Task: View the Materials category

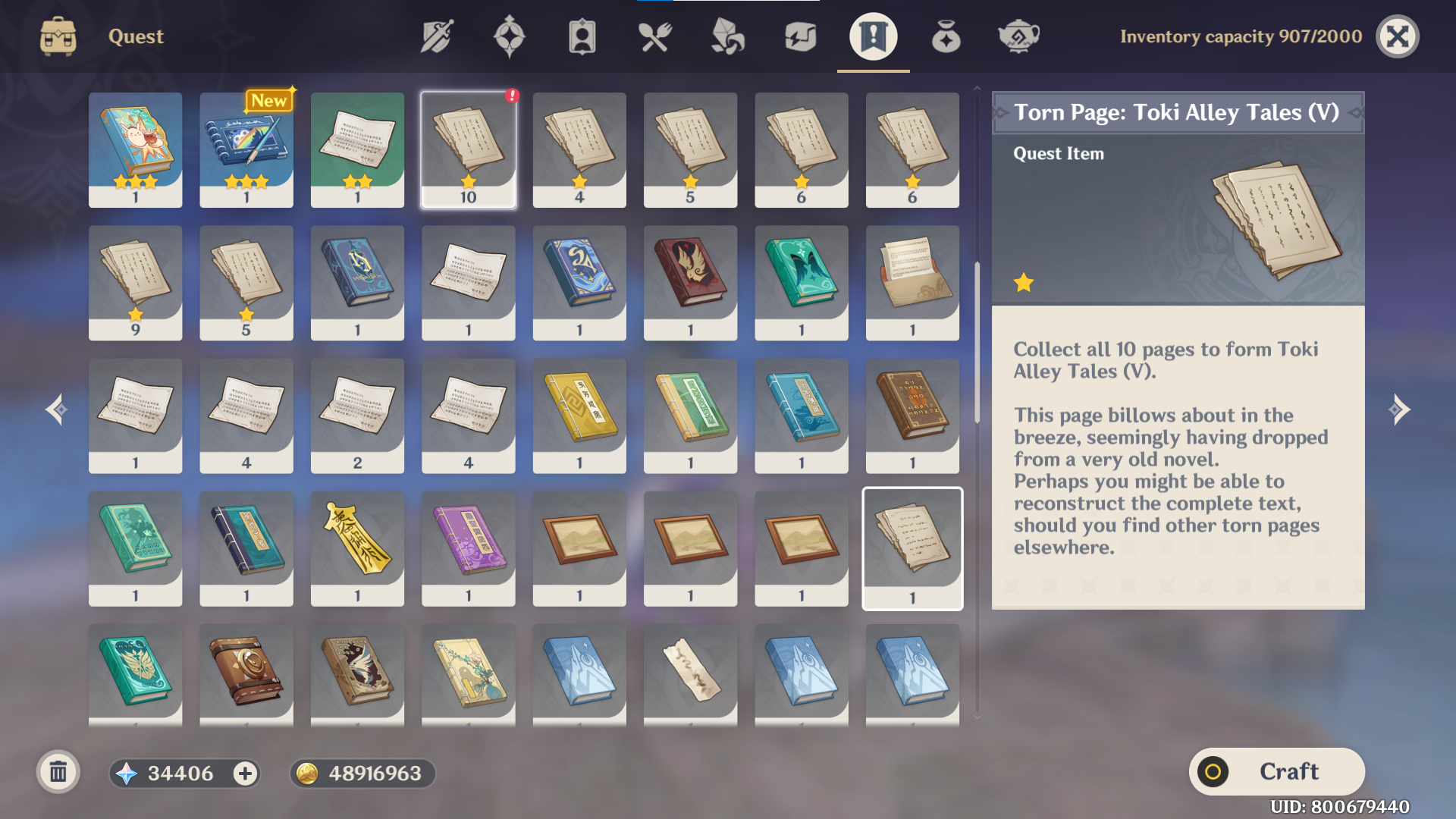Action: click(727, 36)
